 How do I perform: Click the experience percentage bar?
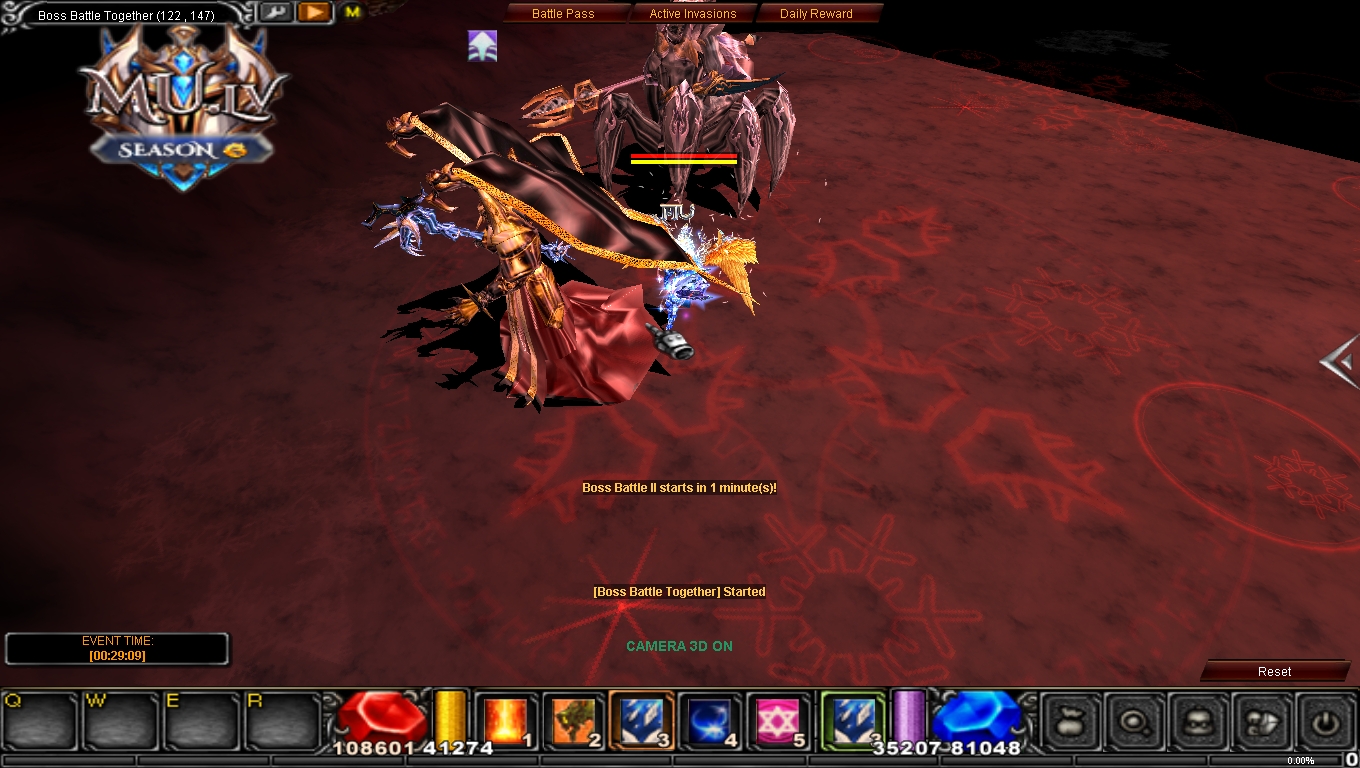point(1298,760)
